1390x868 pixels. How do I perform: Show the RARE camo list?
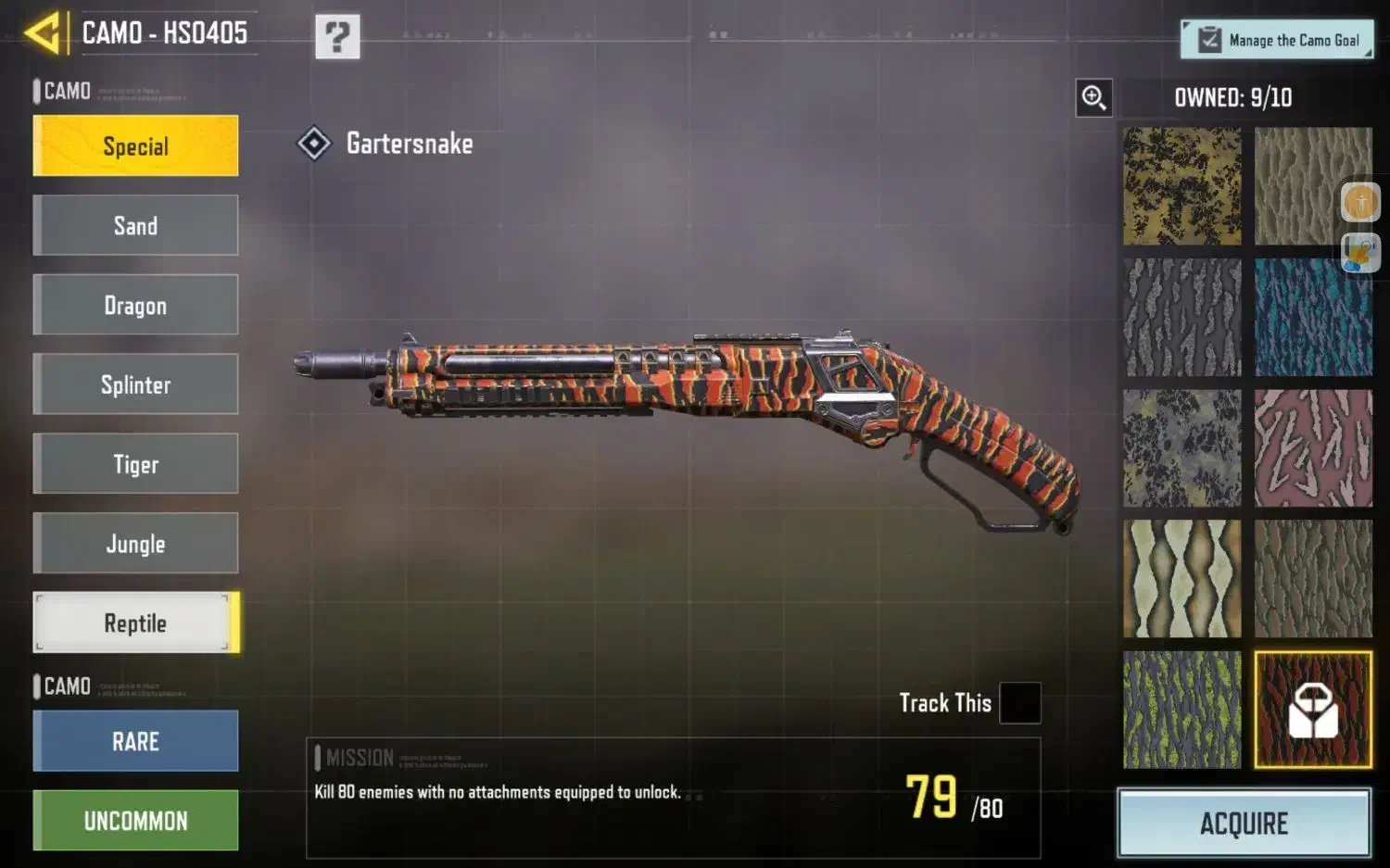pos(135,741)
